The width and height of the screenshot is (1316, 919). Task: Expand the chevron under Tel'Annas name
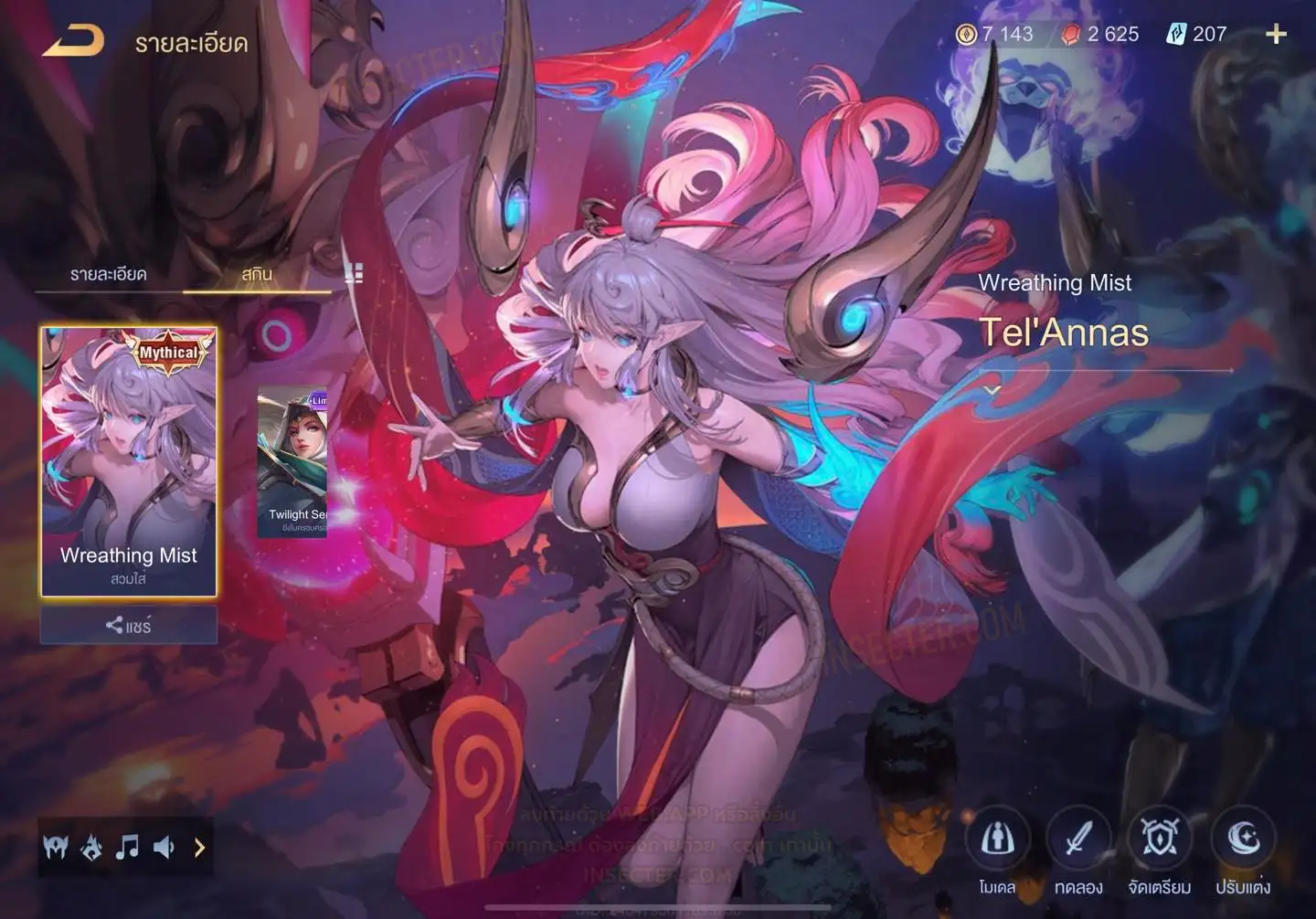pyautogui.click(x=992, y=390)
